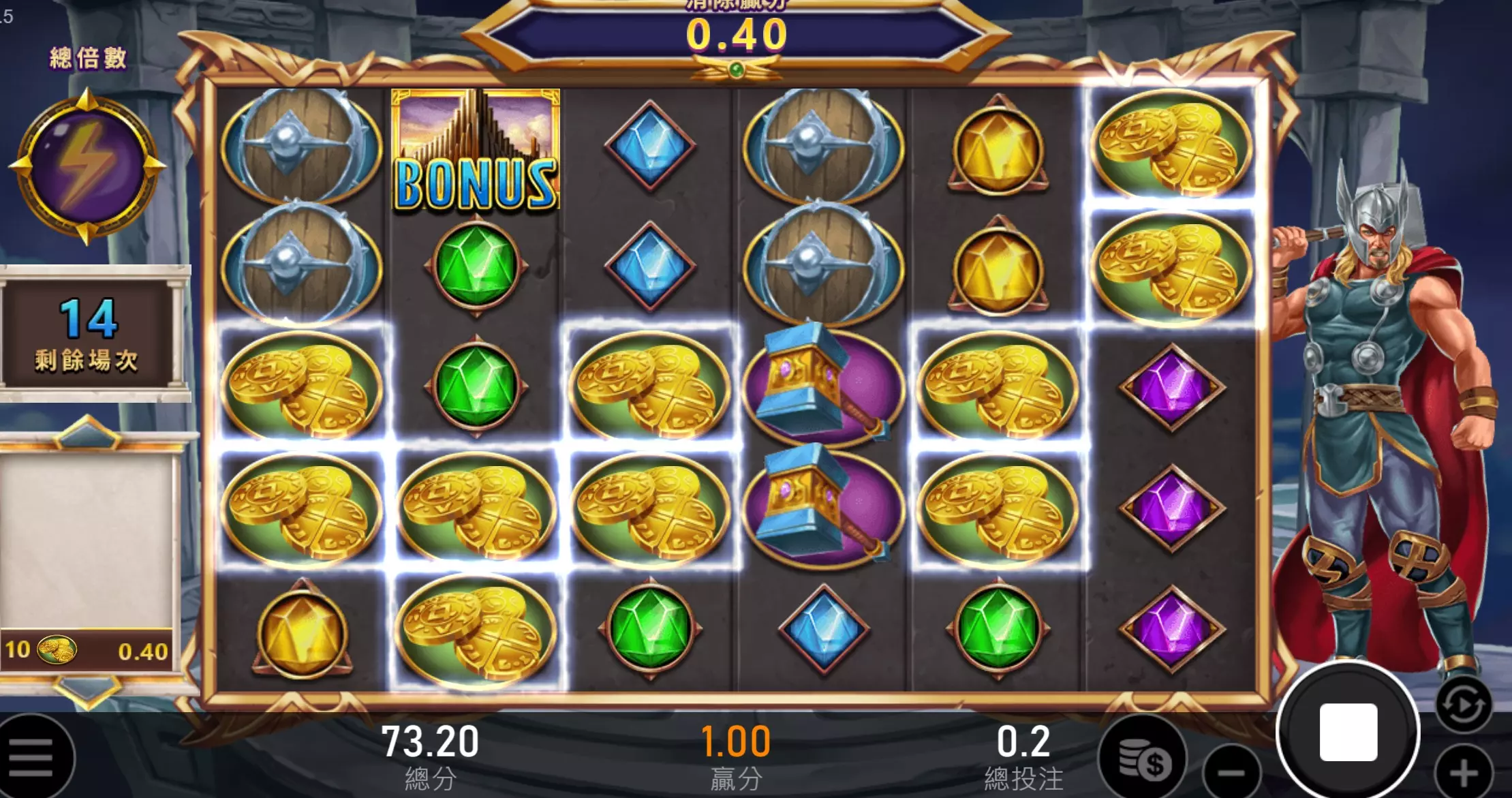Increase the total bet with plus
This screenshot has width=1512, height=798.
(x=1464, y=773)
